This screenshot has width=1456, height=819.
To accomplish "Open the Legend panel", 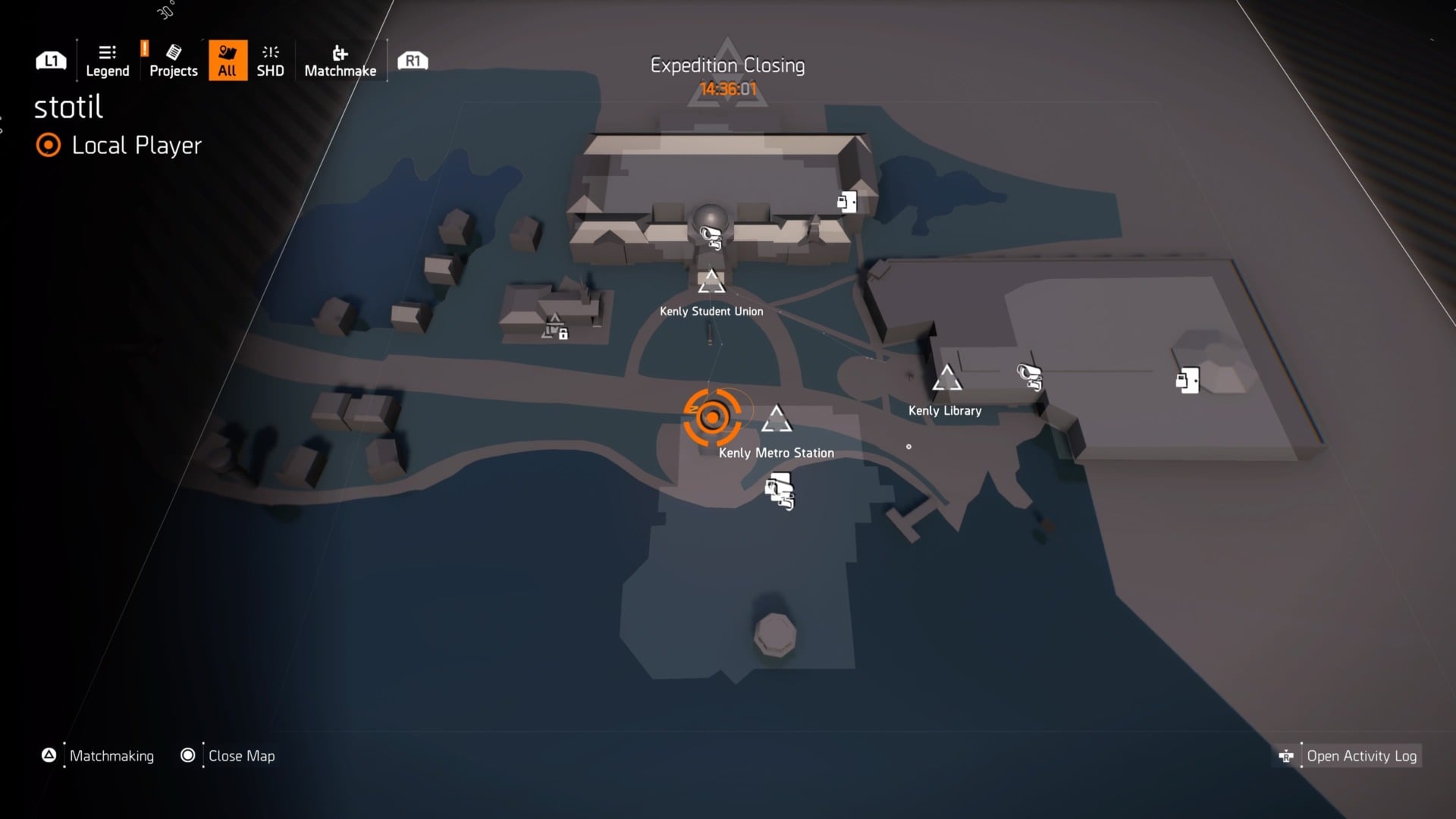I will point(106,60).
